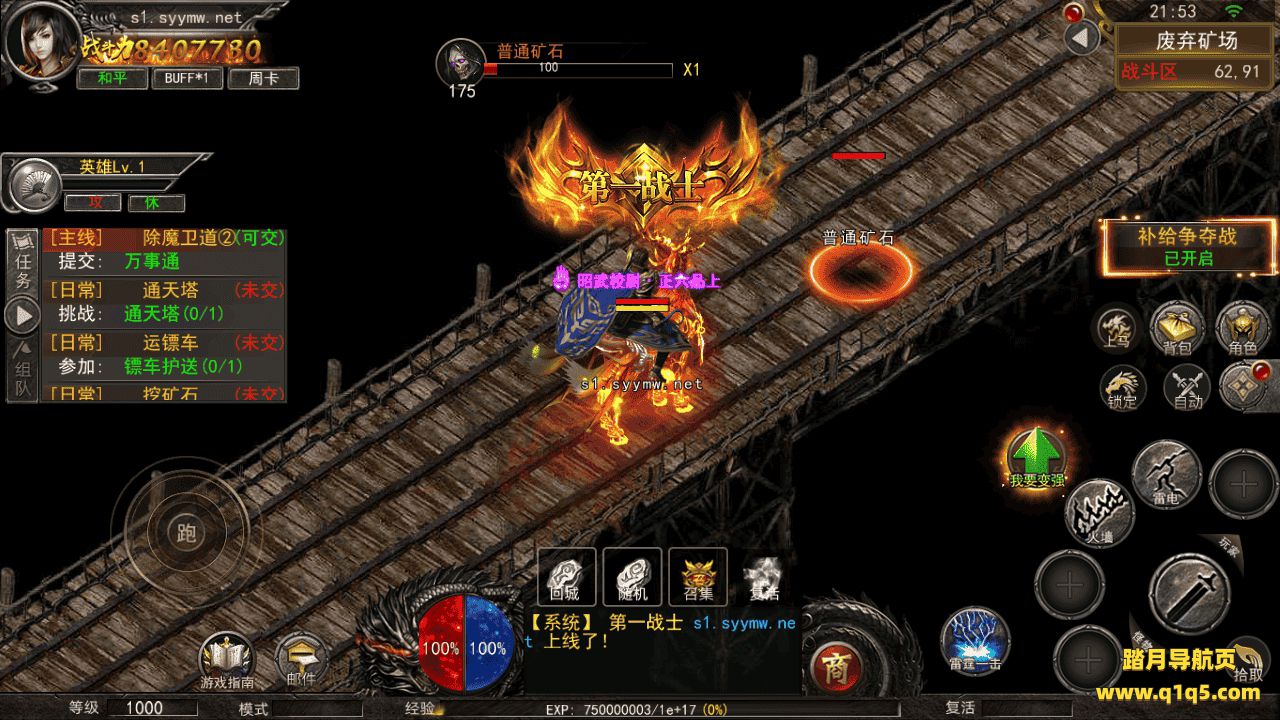
Task: Open the 背包 backpack icon
Action: (x=1177, y=329)
